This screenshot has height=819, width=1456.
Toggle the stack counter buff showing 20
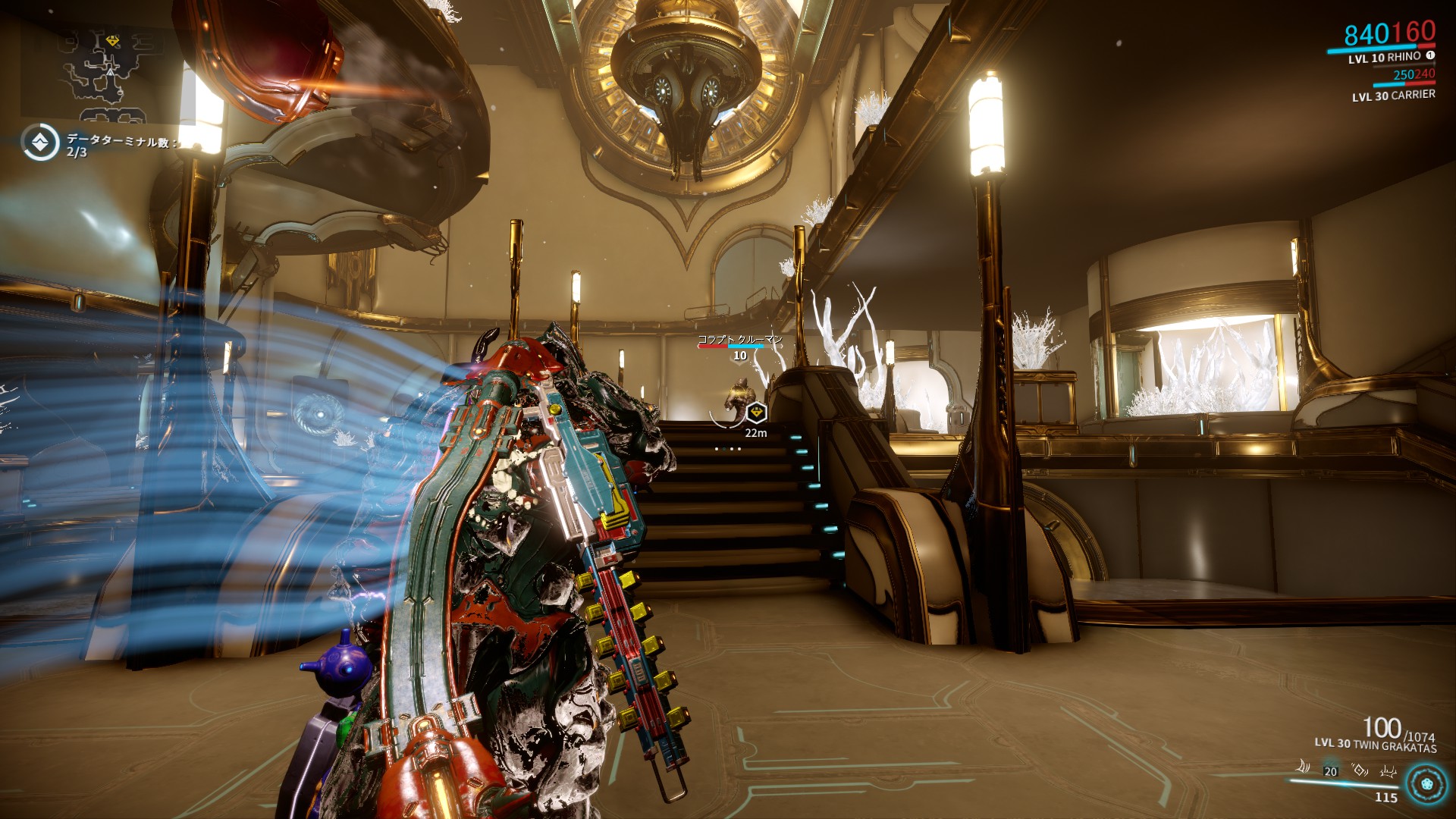click(x=1330, y=771)
